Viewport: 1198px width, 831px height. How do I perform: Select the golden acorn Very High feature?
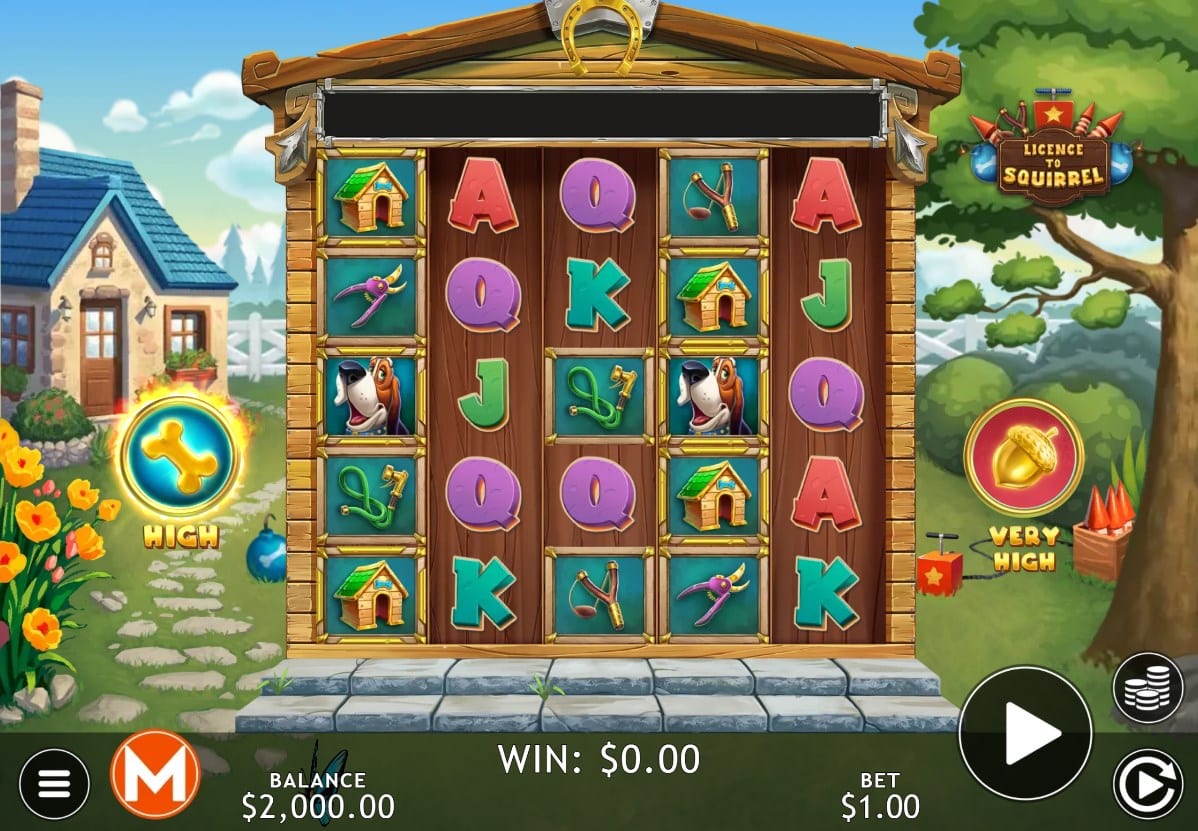(1023, 457)
